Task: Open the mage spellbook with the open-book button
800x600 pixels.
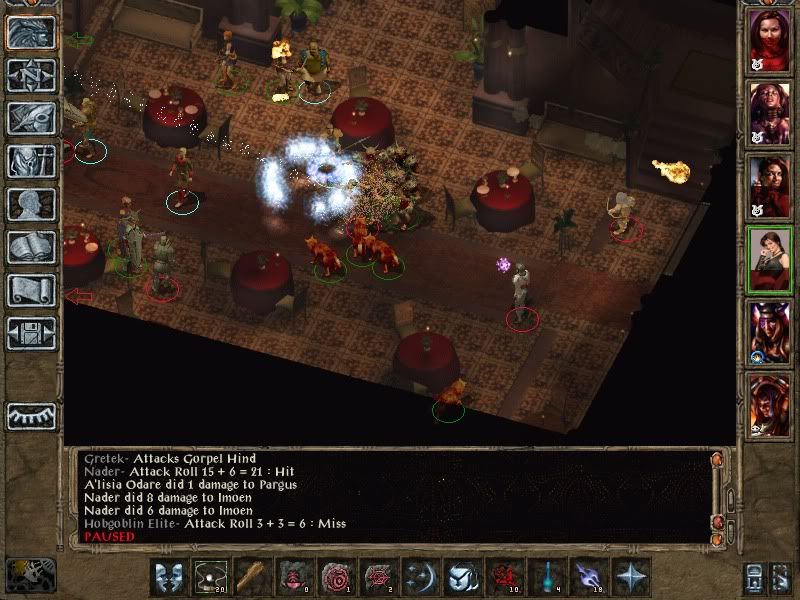Action: coord(31,247)
